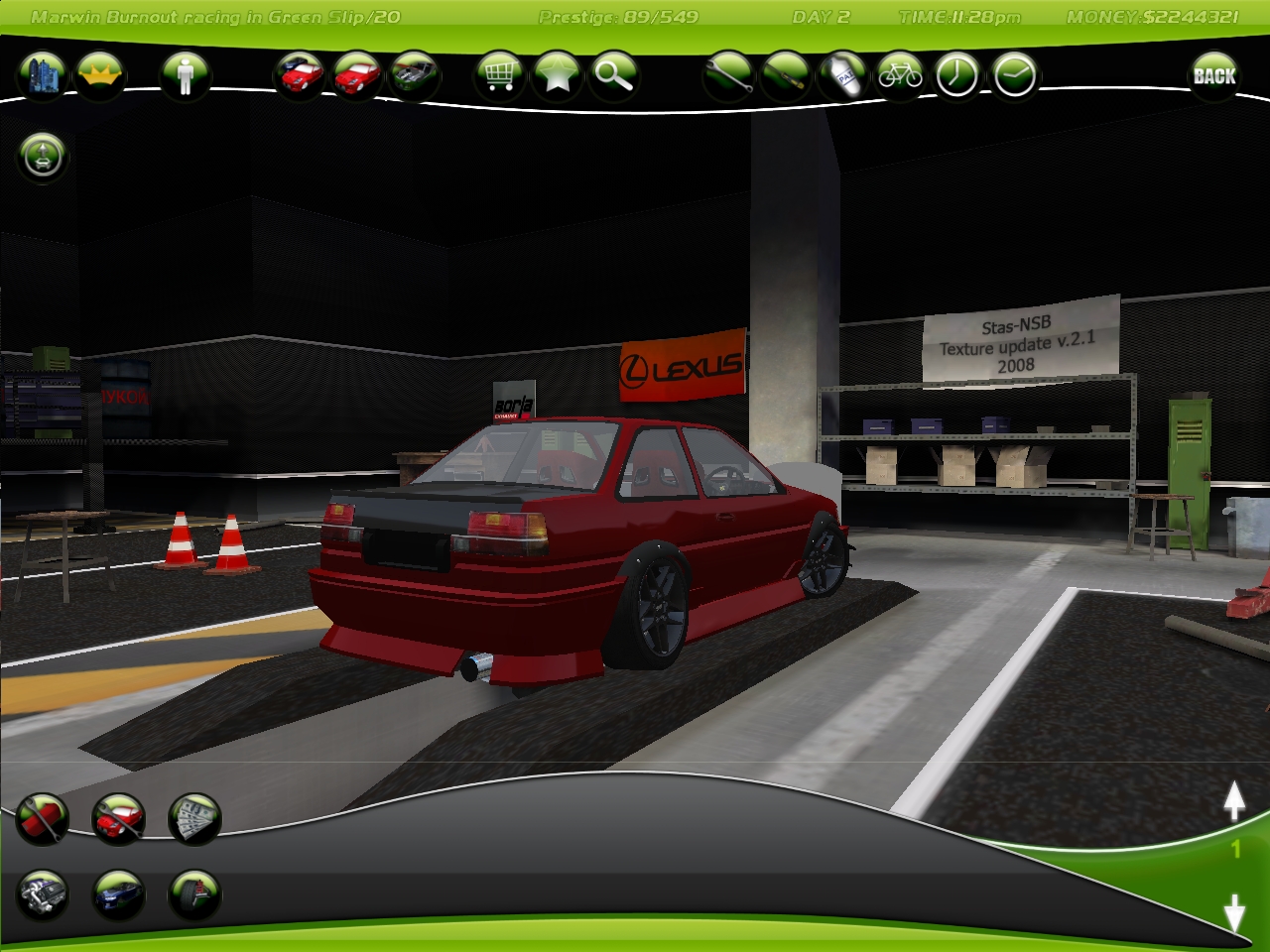1270x952 pixels.
Task: Click the BACK button
Action: [1213, 75]
